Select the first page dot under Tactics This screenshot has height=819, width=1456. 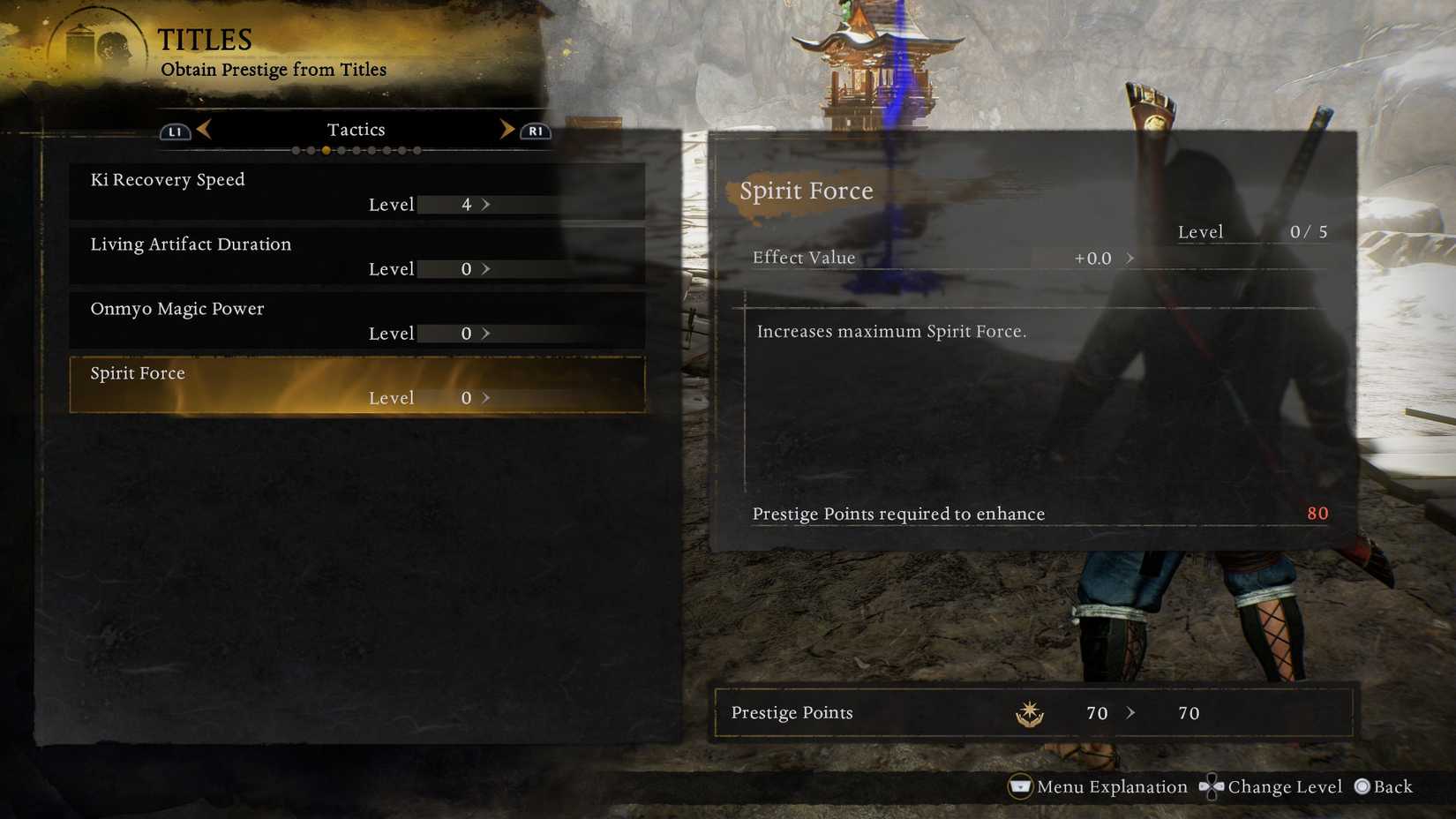tap(296, 150)
